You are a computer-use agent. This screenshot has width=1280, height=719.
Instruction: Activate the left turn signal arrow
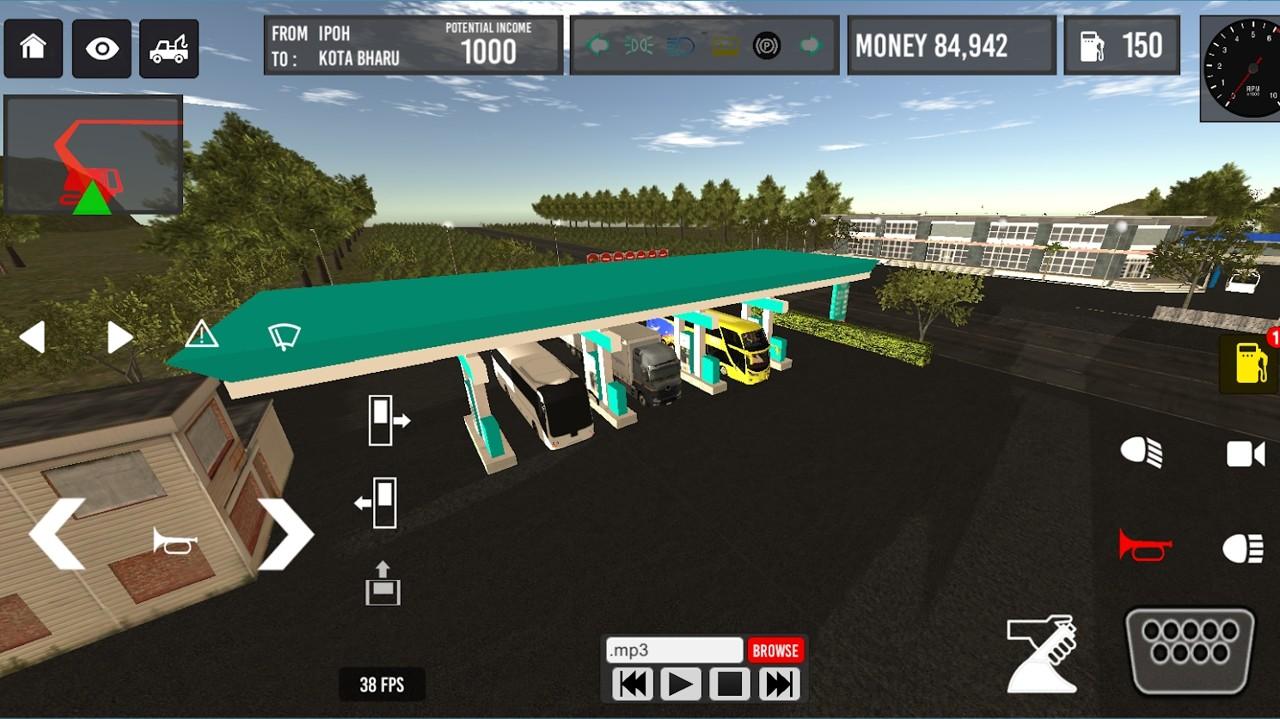tap(32, 337)
